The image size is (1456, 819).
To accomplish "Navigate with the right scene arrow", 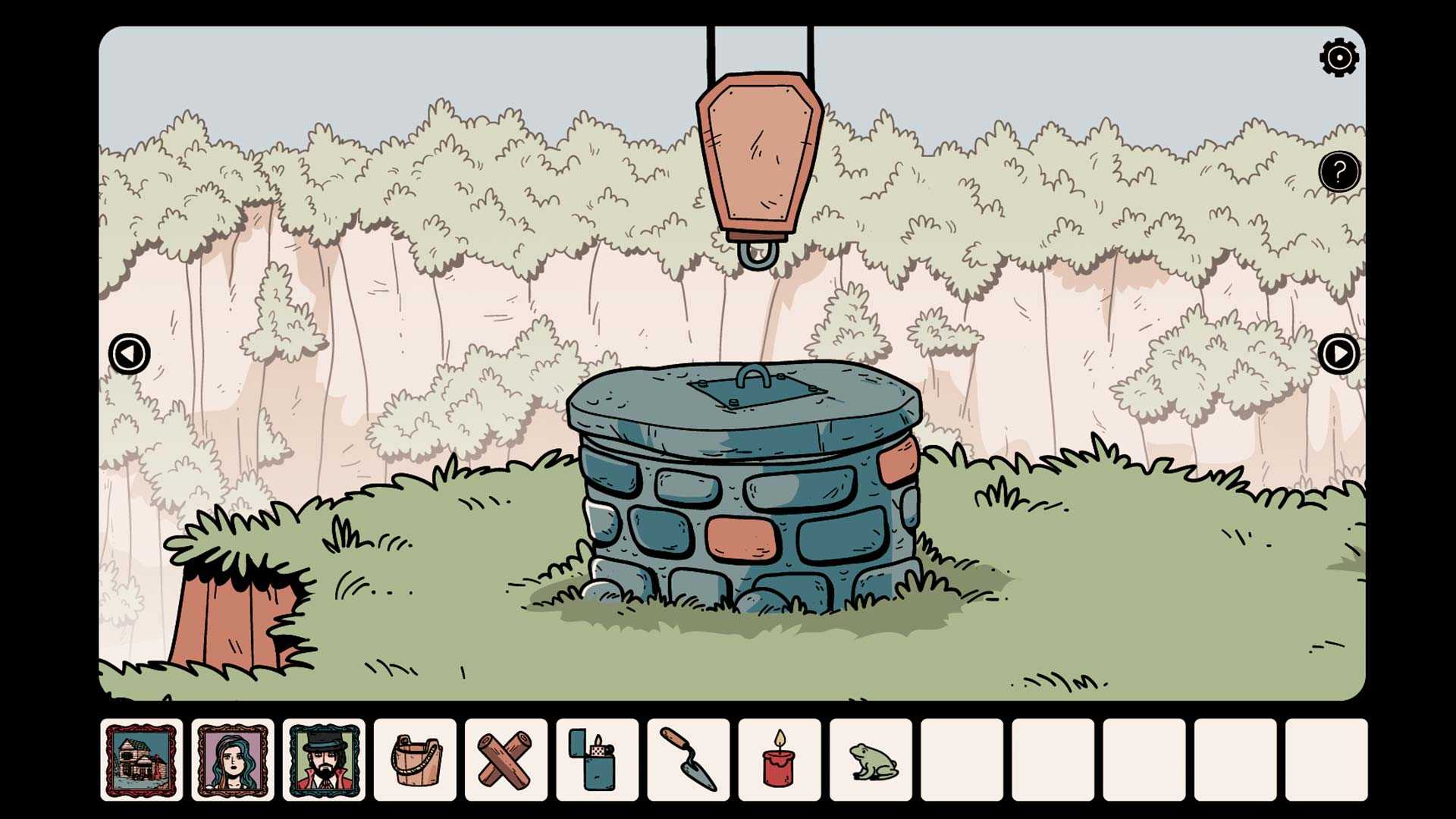I will pyautogui.click(x=1338, y=353).
